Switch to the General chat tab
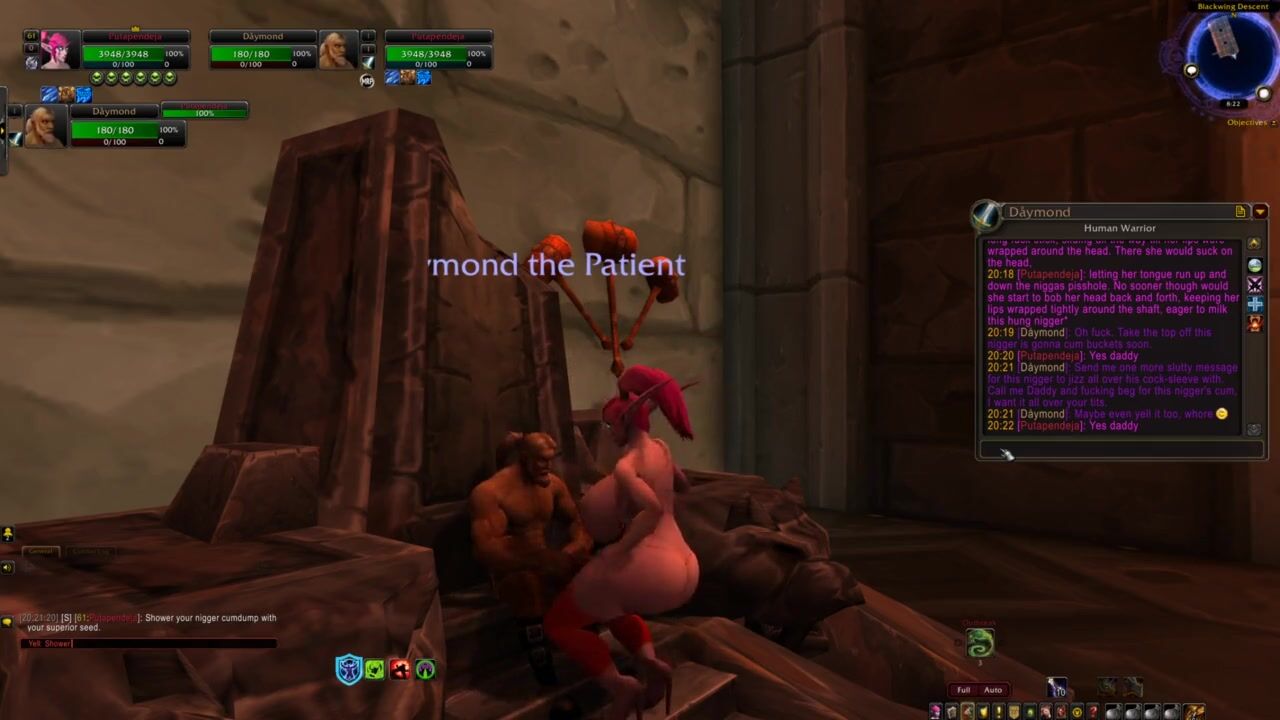1280x720 pixels. [41, 552]
